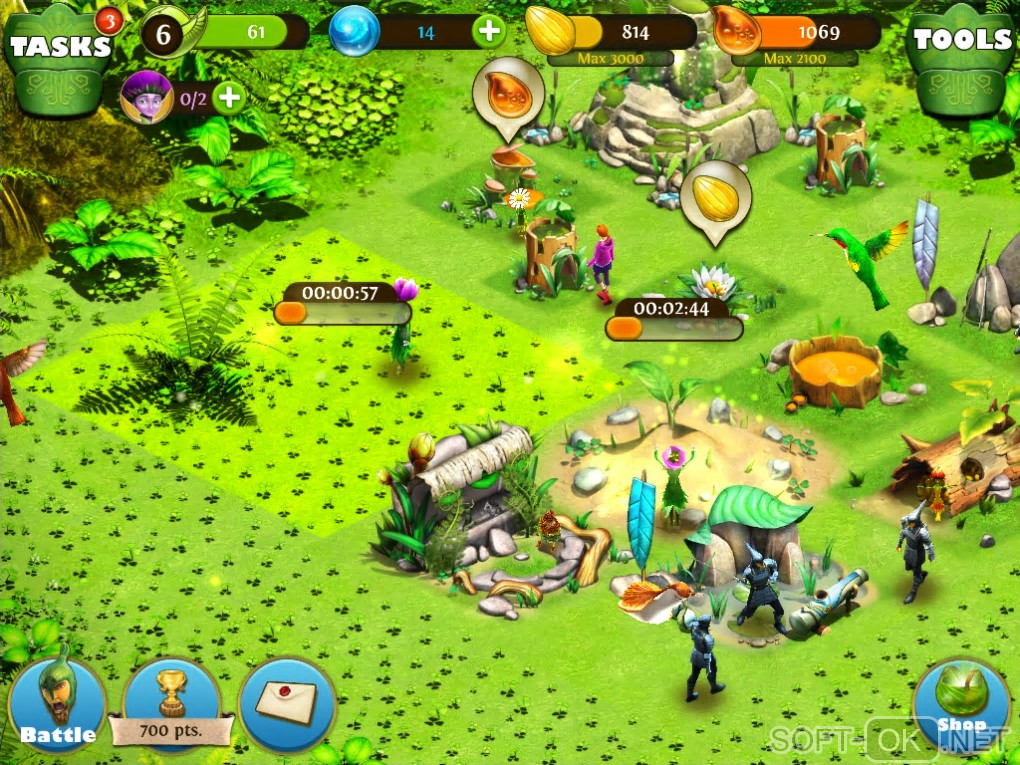
Task: Add a worker with the green plus
Action: 229,98
